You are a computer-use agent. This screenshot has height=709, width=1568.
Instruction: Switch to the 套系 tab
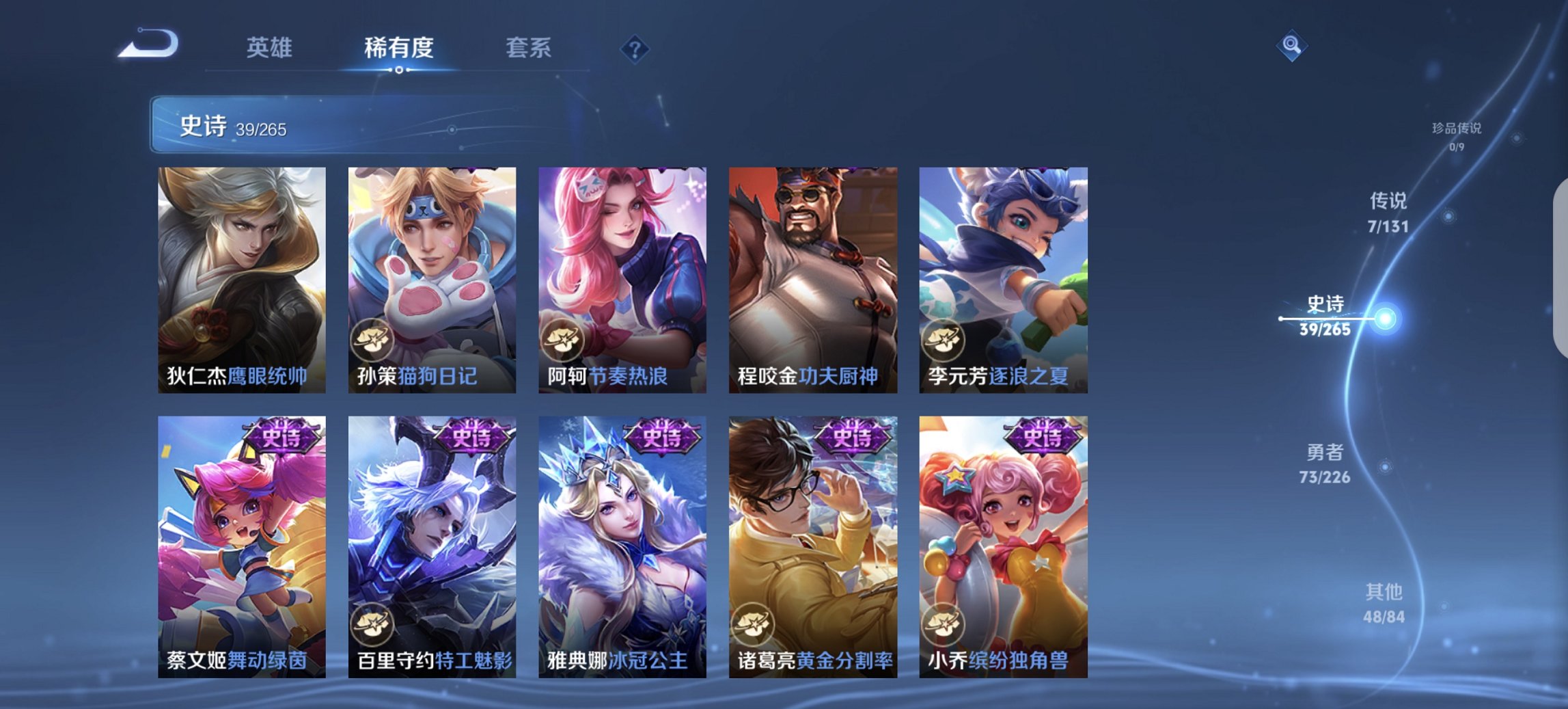pyautogui.click(x=529, y=48)
